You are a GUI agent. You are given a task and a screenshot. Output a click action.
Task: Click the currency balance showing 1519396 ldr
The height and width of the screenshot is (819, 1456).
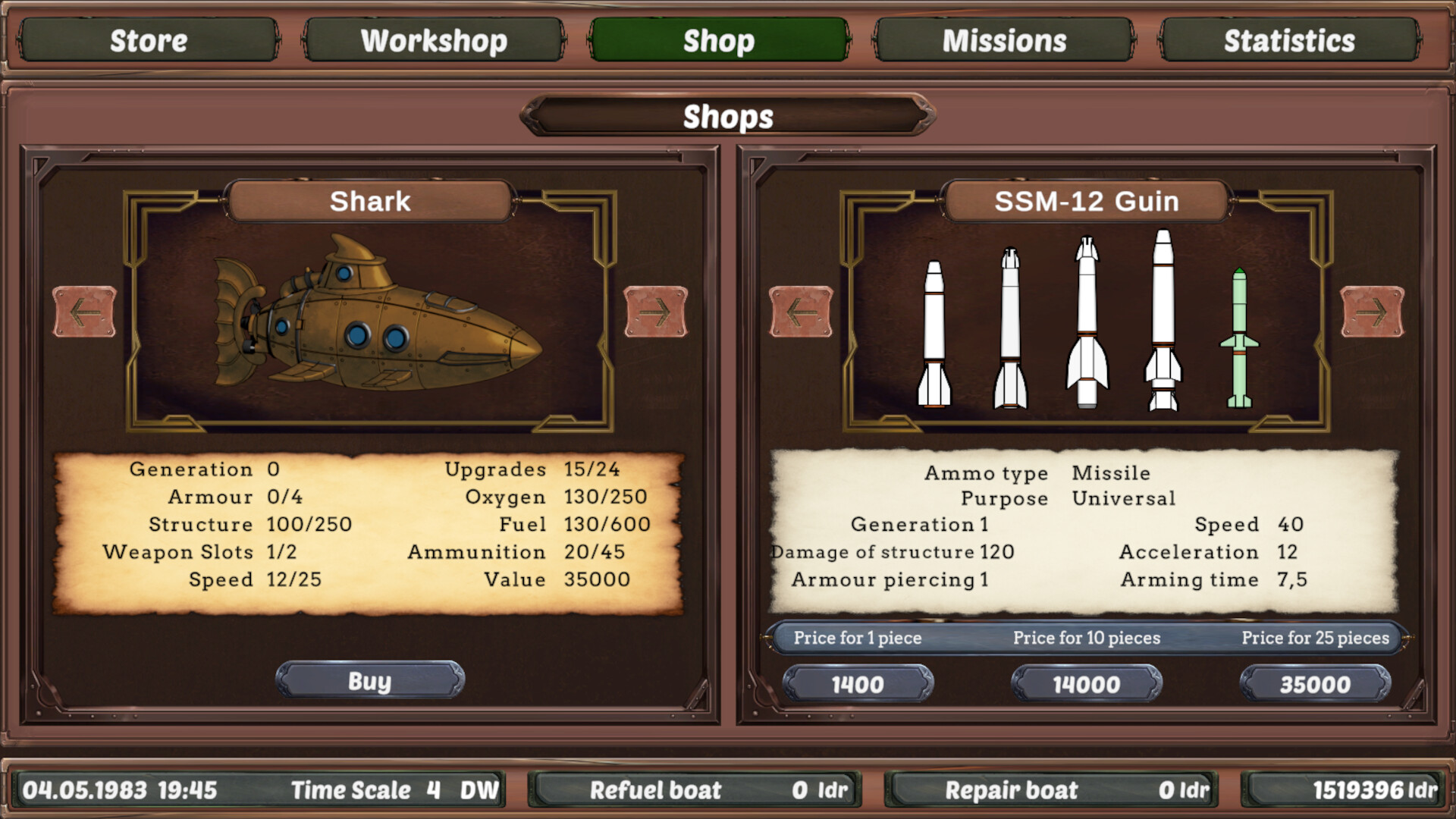pyautogui.click(x=1342, y=789)
